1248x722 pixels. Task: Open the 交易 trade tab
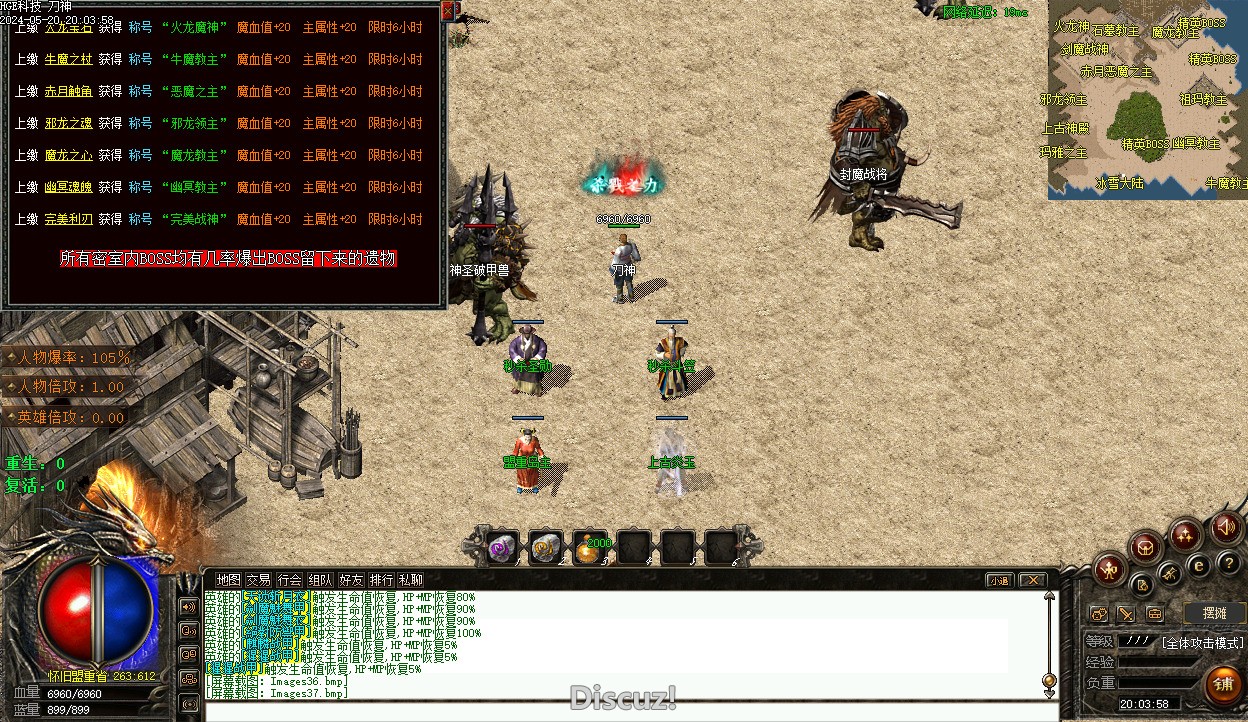point(259,580)
